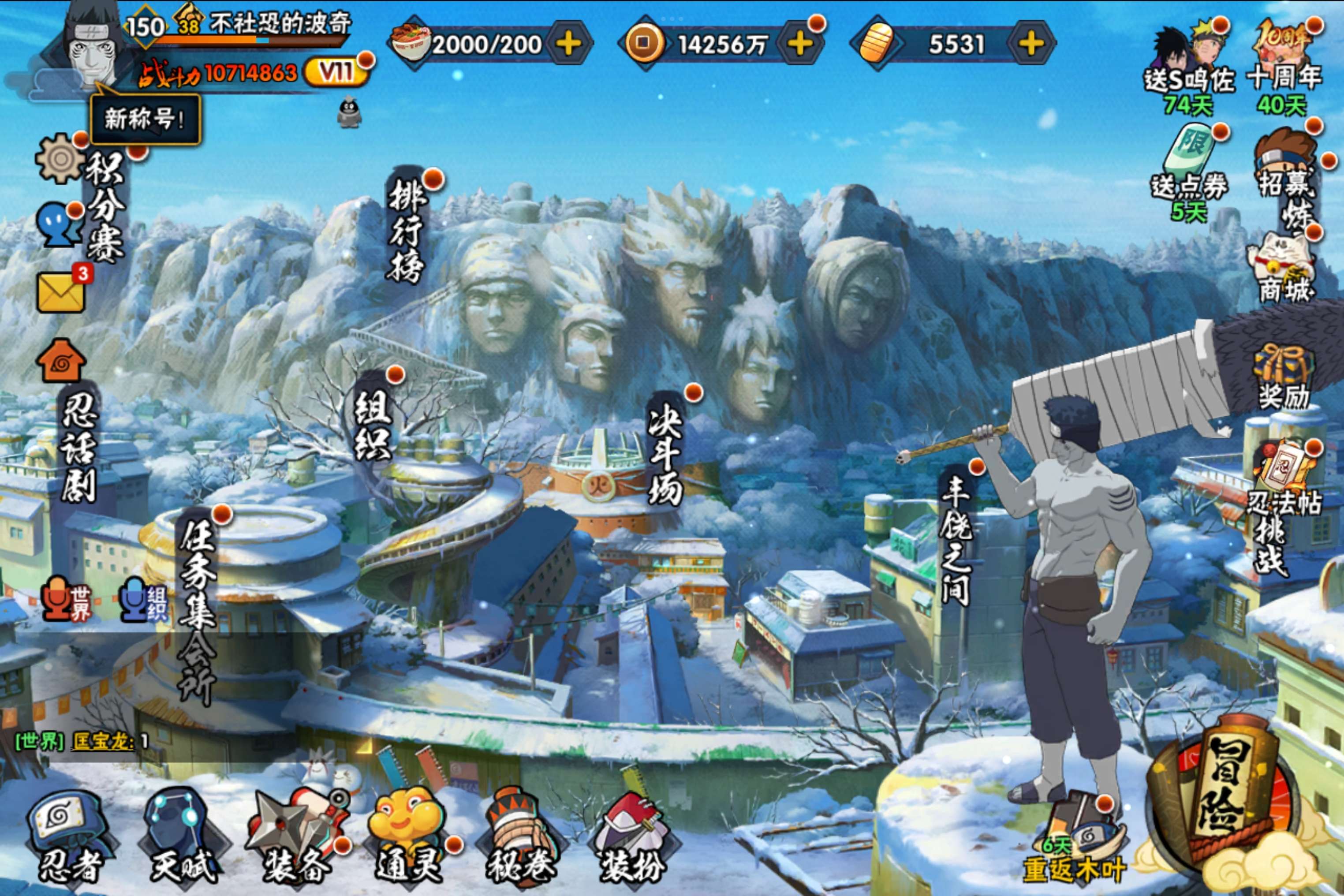Add more gold coins with plus button
This screenshot has width=1344, height=896.
click(x=800, y=43)
